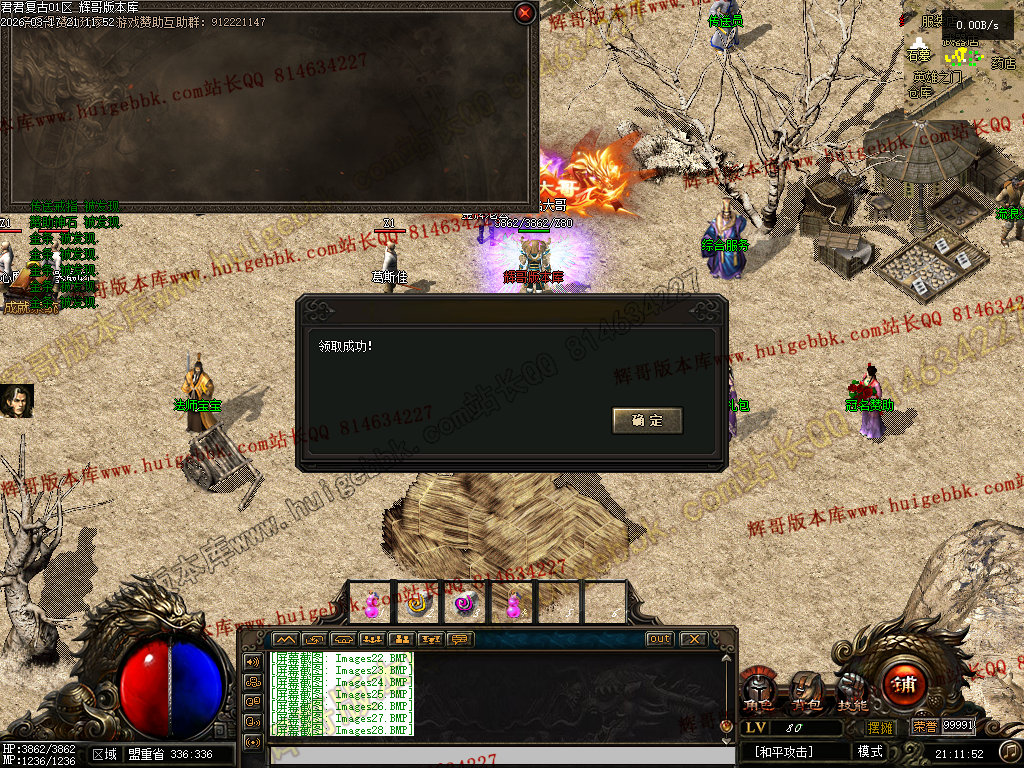Open the 背包 backpack

click(x=806, y=692)
